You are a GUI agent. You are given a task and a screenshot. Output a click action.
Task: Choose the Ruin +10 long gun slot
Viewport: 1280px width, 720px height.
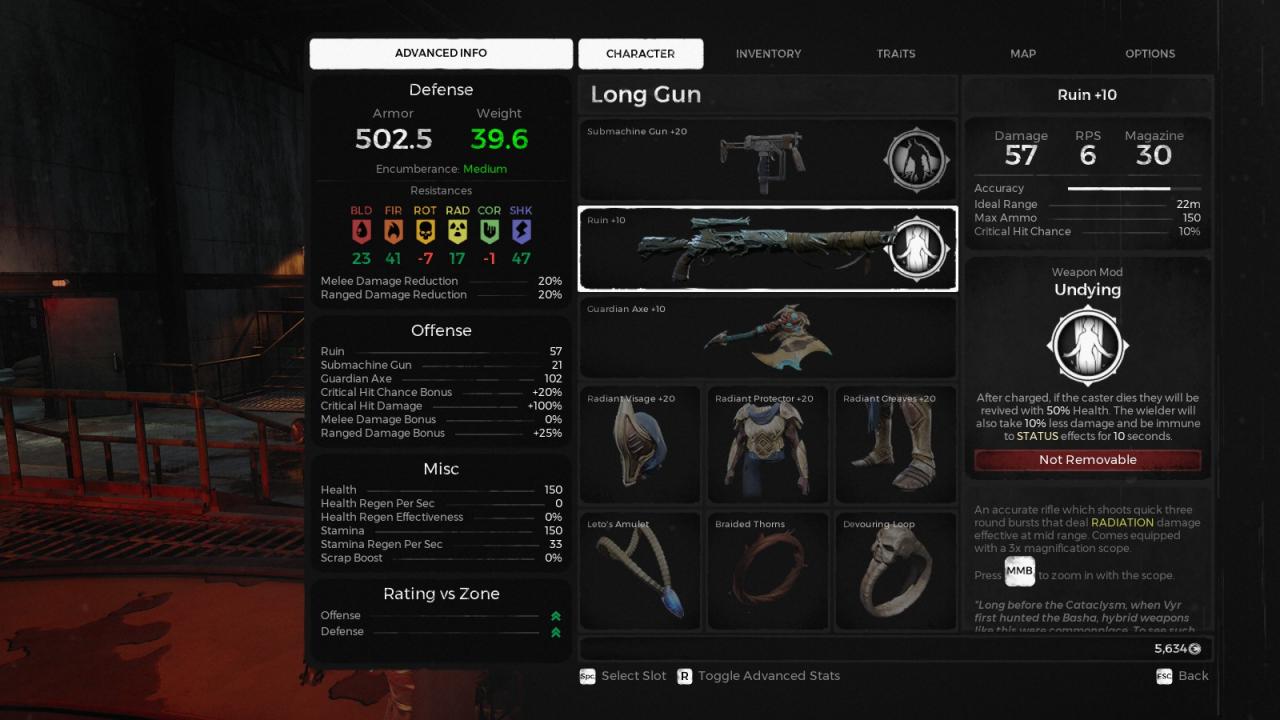pos(767,249)
